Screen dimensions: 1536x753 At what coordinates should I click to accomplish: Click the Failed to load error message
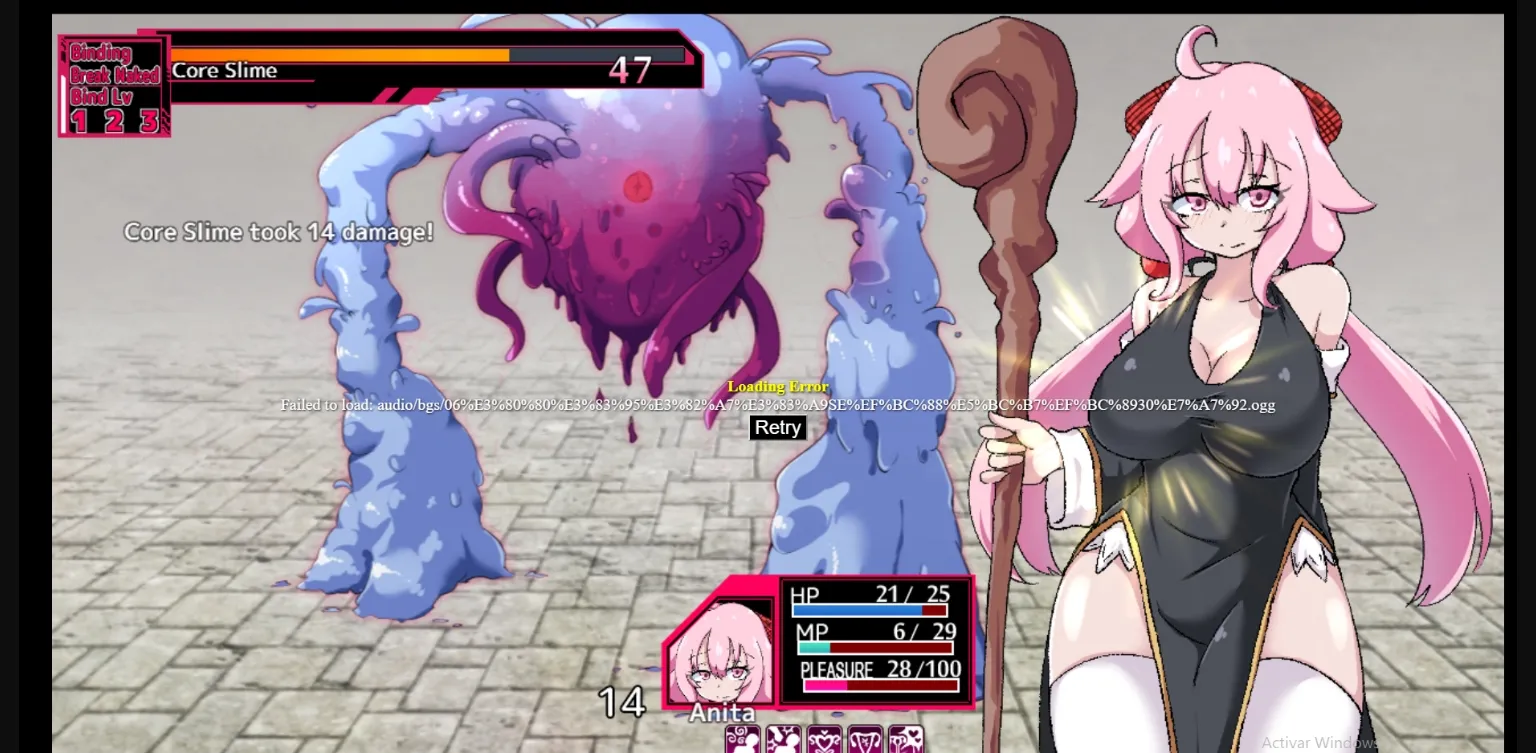pyautogui.click(x=777, y=406)
